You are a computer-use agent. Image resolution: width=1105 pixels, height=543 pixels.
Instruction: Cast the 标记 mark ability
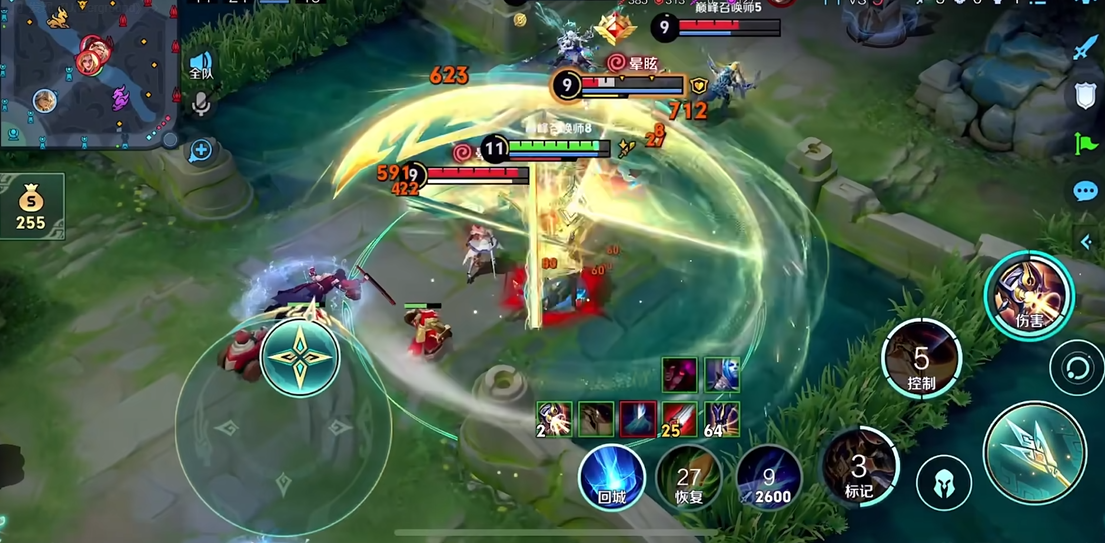tap(859, 467)
